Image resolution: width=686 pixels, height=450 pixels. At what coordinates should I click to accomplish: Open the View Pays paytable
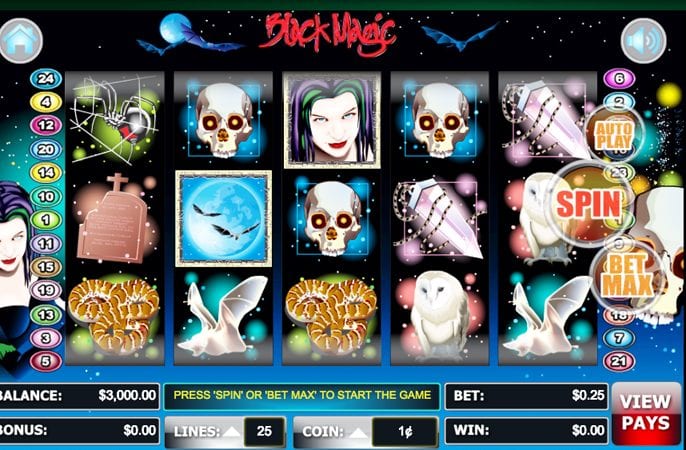tap(645, 411)
